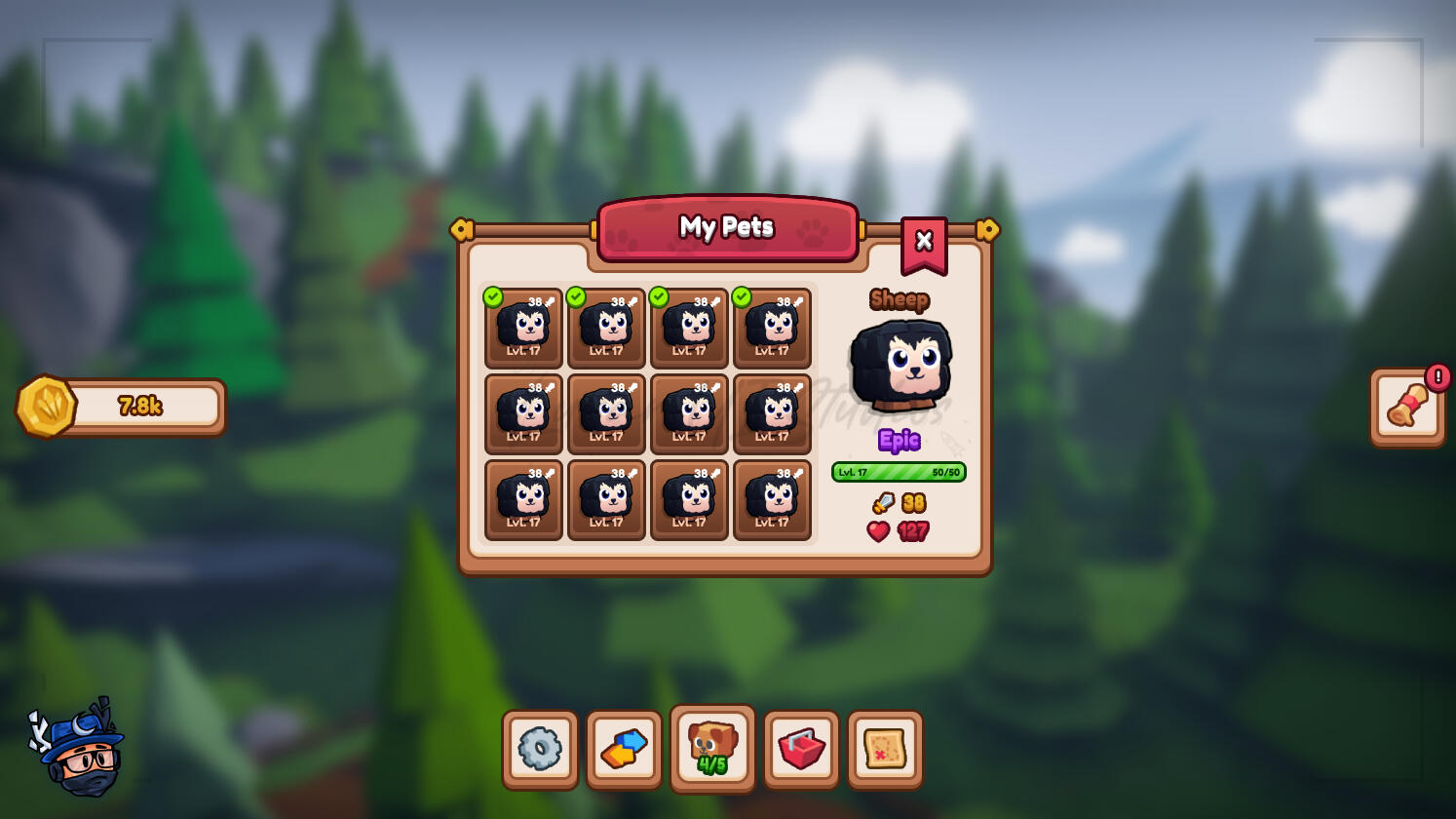Click the left arrow ornament on My Pets banner
Viewport: 1456px width, 819px height.
(463, 228)
